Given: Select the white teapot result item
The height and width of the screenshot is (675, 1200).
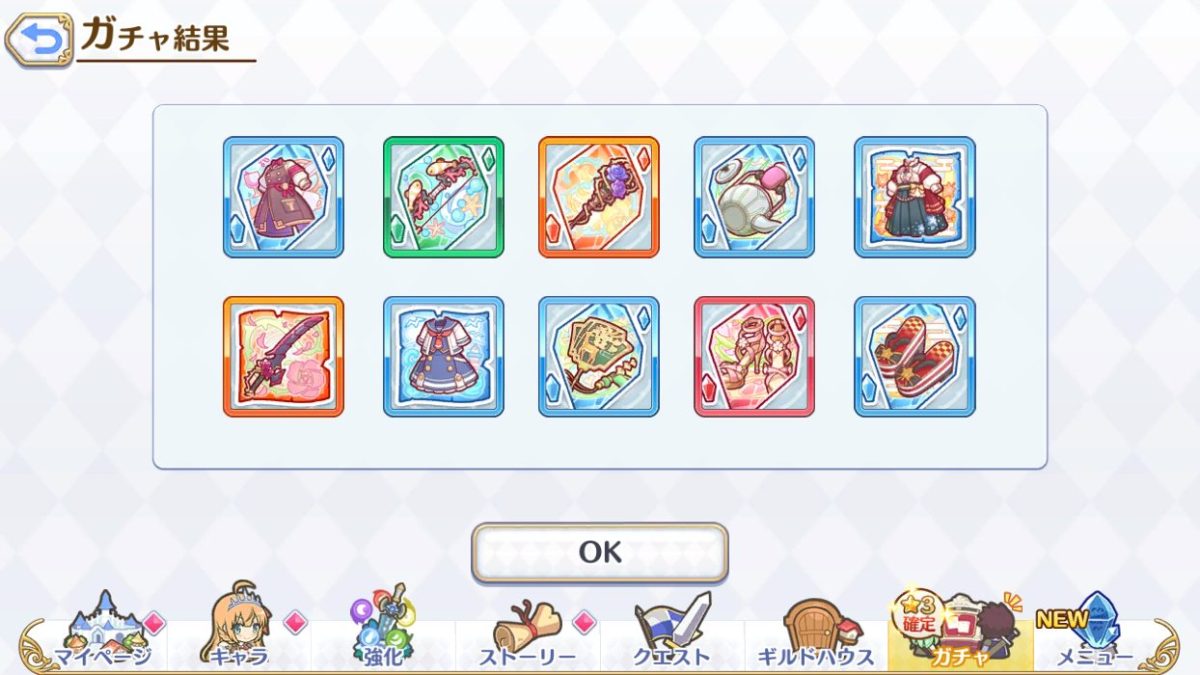Looking at the screenshot, I should tap(754, 197).
